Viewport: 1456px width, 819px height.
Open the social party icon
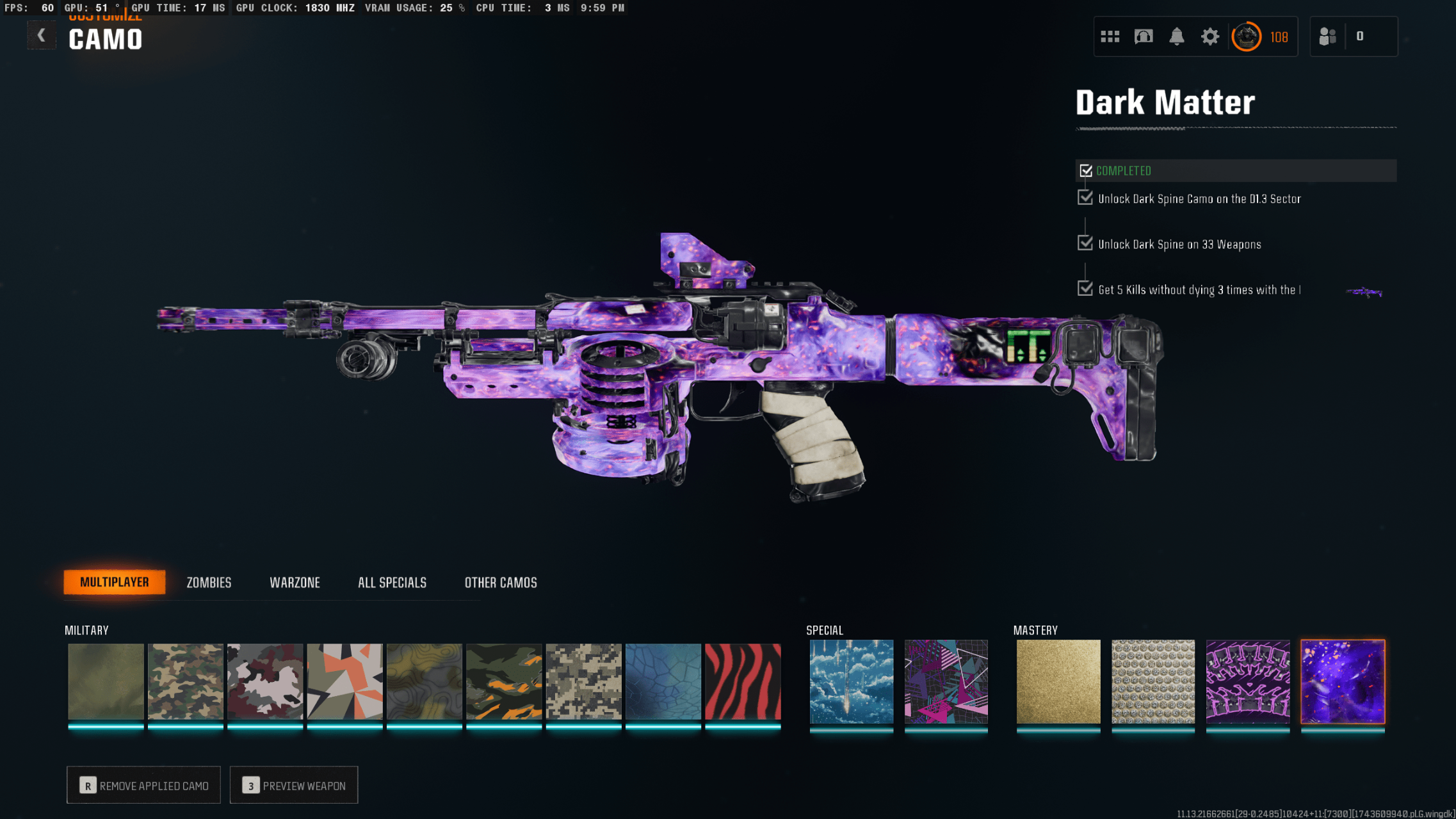1327,36
